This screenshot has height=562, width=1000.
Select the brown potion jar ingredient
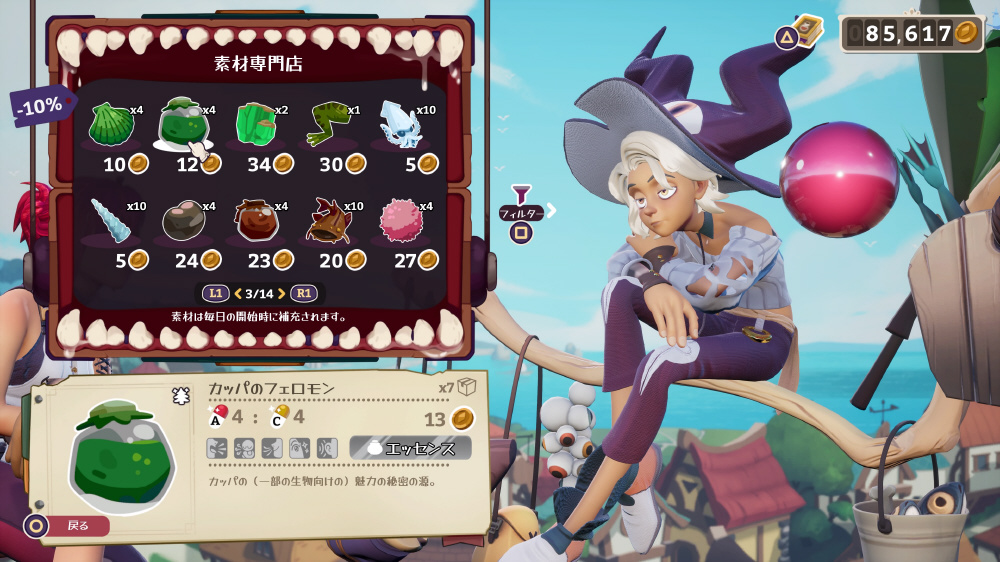(255, 221)
